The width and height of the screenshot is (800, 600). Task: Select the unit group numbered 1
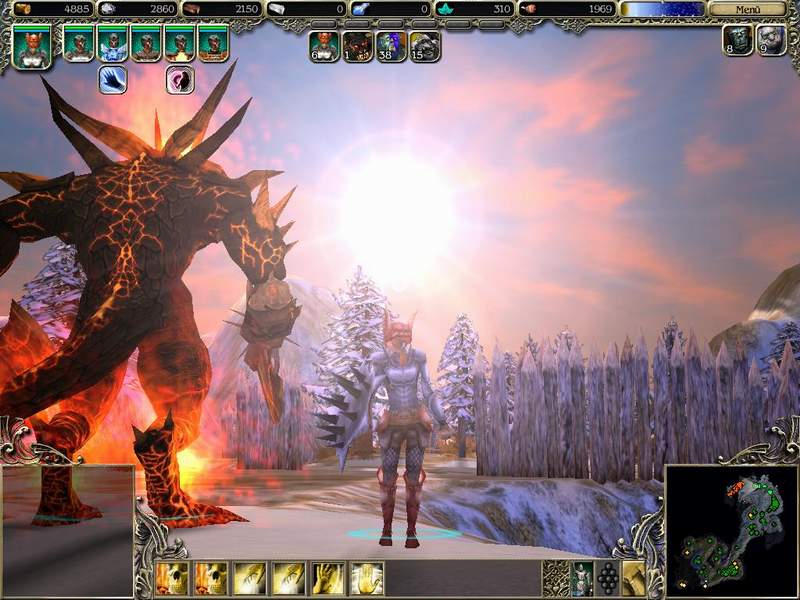358,46
